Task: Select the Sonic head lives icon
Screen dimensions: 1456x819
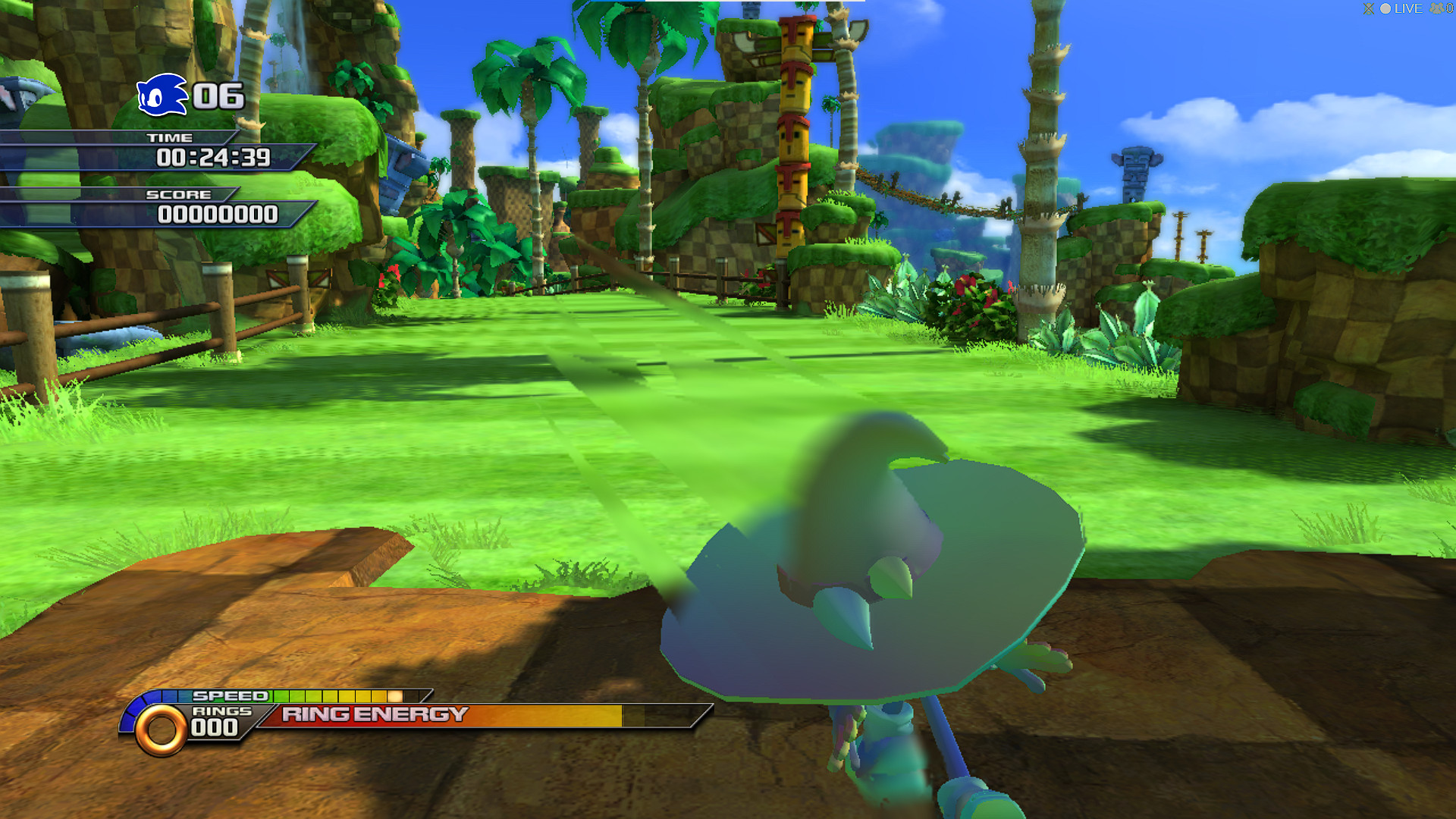Action: [x=161, y=96]
